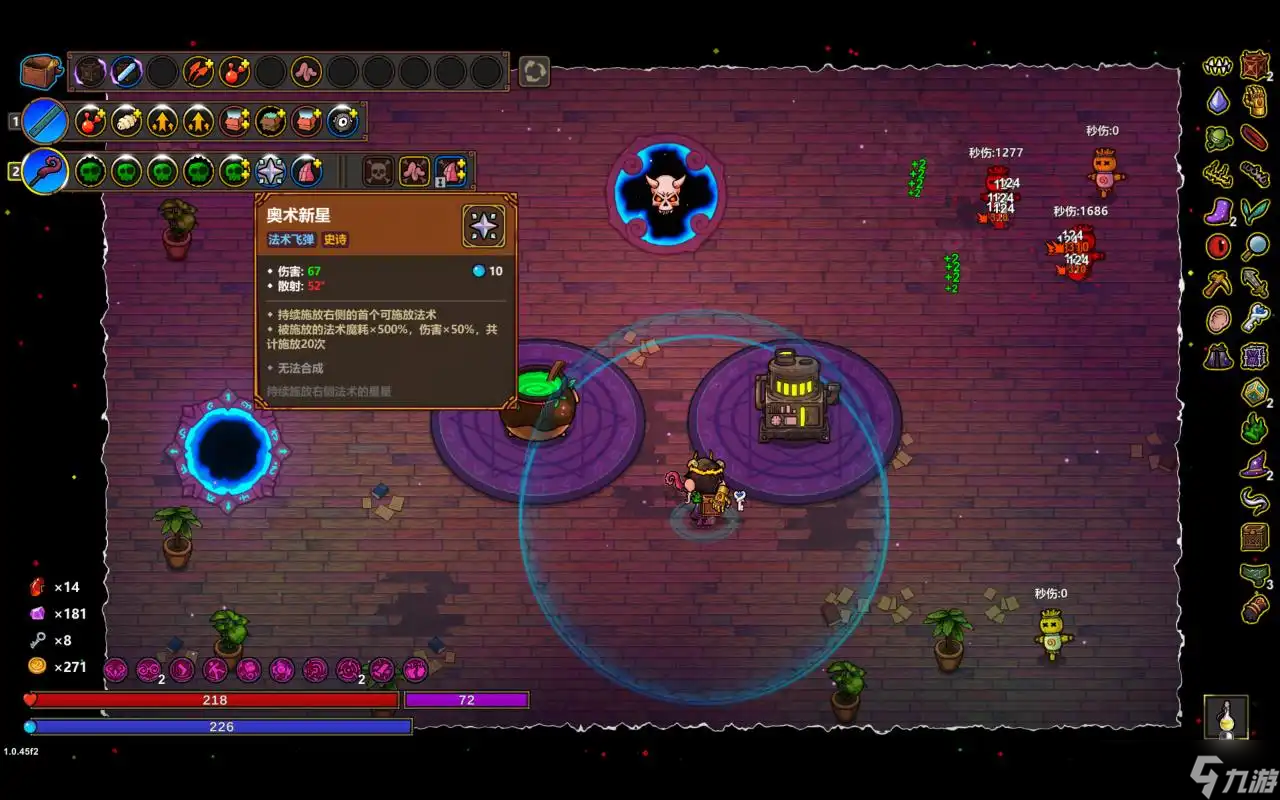This screenshot has height=800, width=1280.
Task: Click the circular arrows swap button
Action: pyautogui.click(x=534, y=71)
